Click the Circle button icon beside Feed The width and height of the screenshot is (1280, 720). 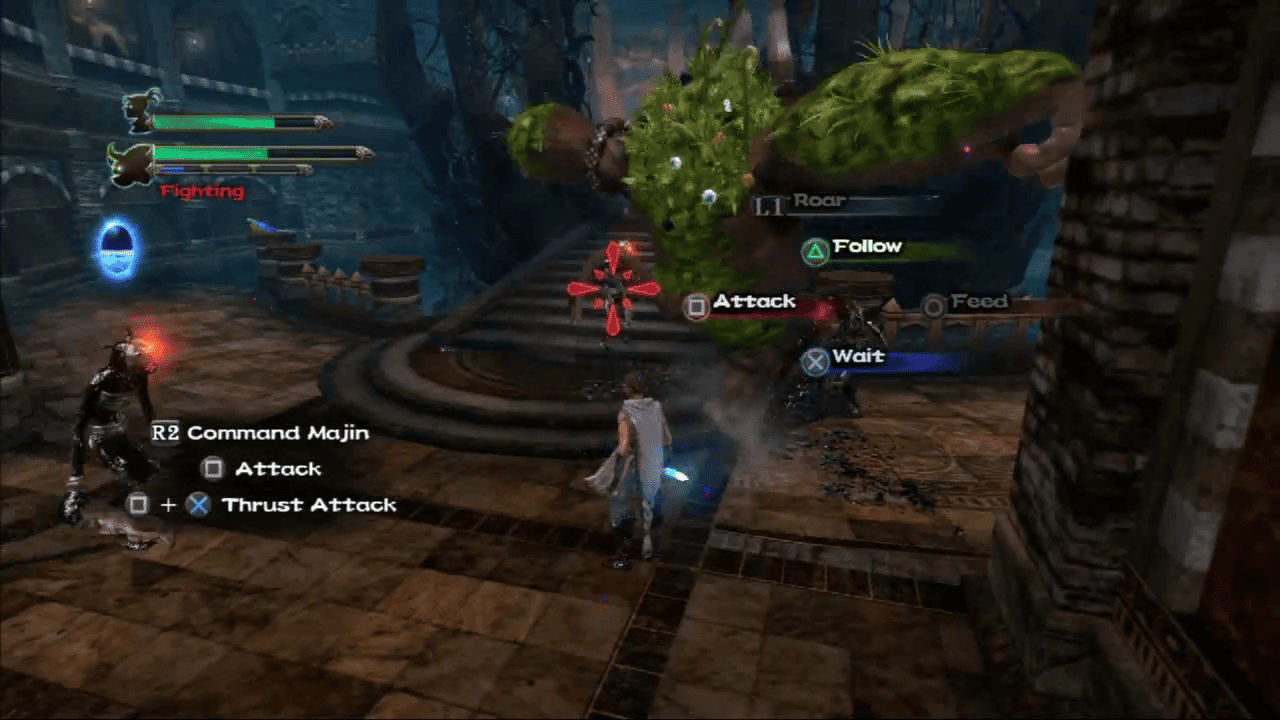pos(931,302)
